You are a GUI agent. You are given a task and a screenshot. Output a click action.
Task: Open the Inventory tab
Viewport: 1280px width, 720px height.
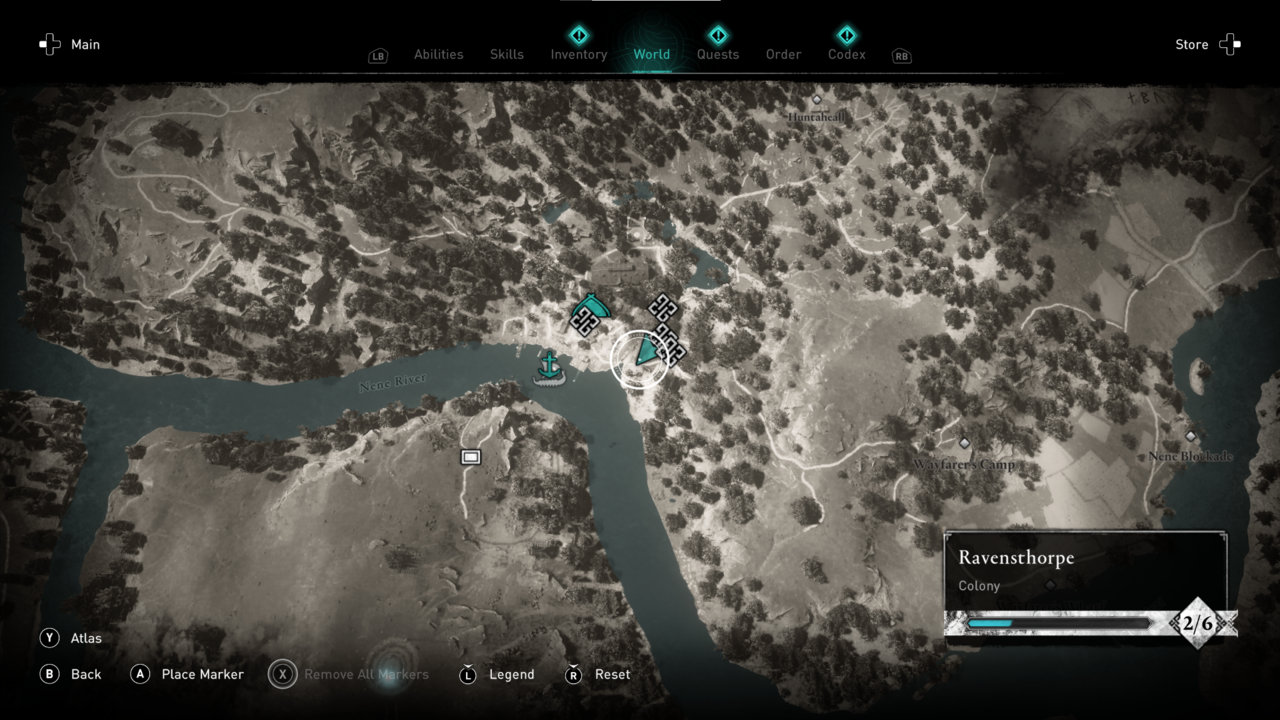point(578,54)
